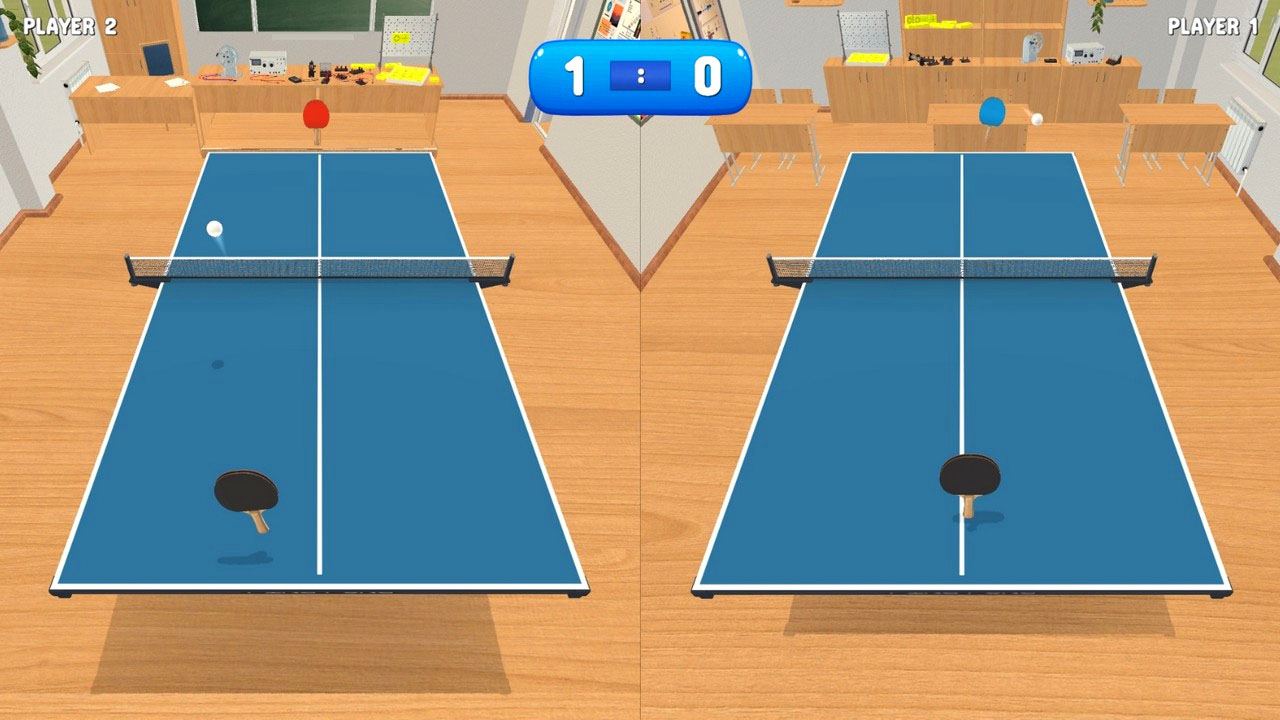Click the colon separator on the scoreboard
The height and width of the screenshot is (720, 1280).
640,74
